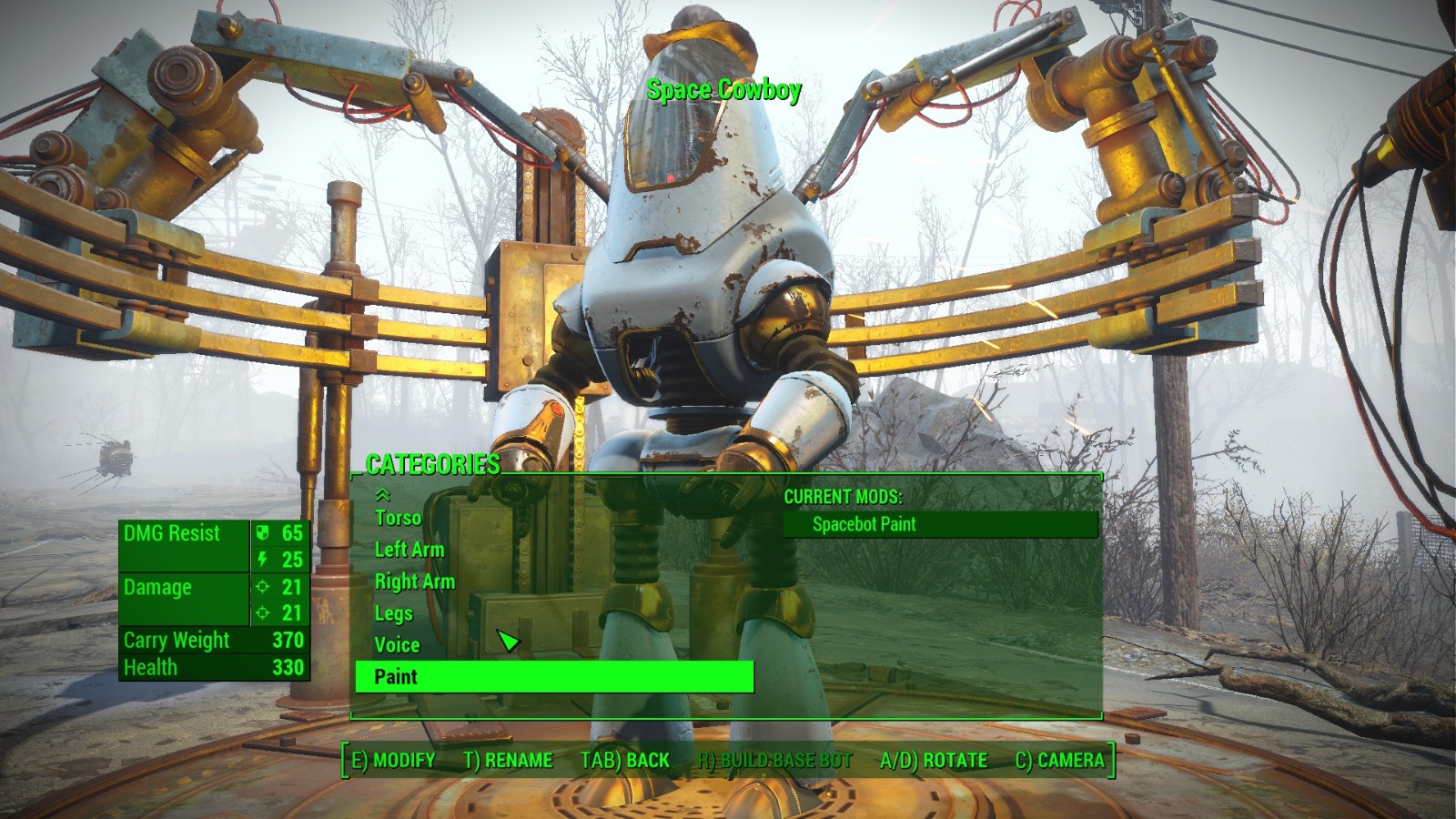Click C) CAMERA to change view
The height and width of the screenshot is (819, 1456).
coord(1061,760)
